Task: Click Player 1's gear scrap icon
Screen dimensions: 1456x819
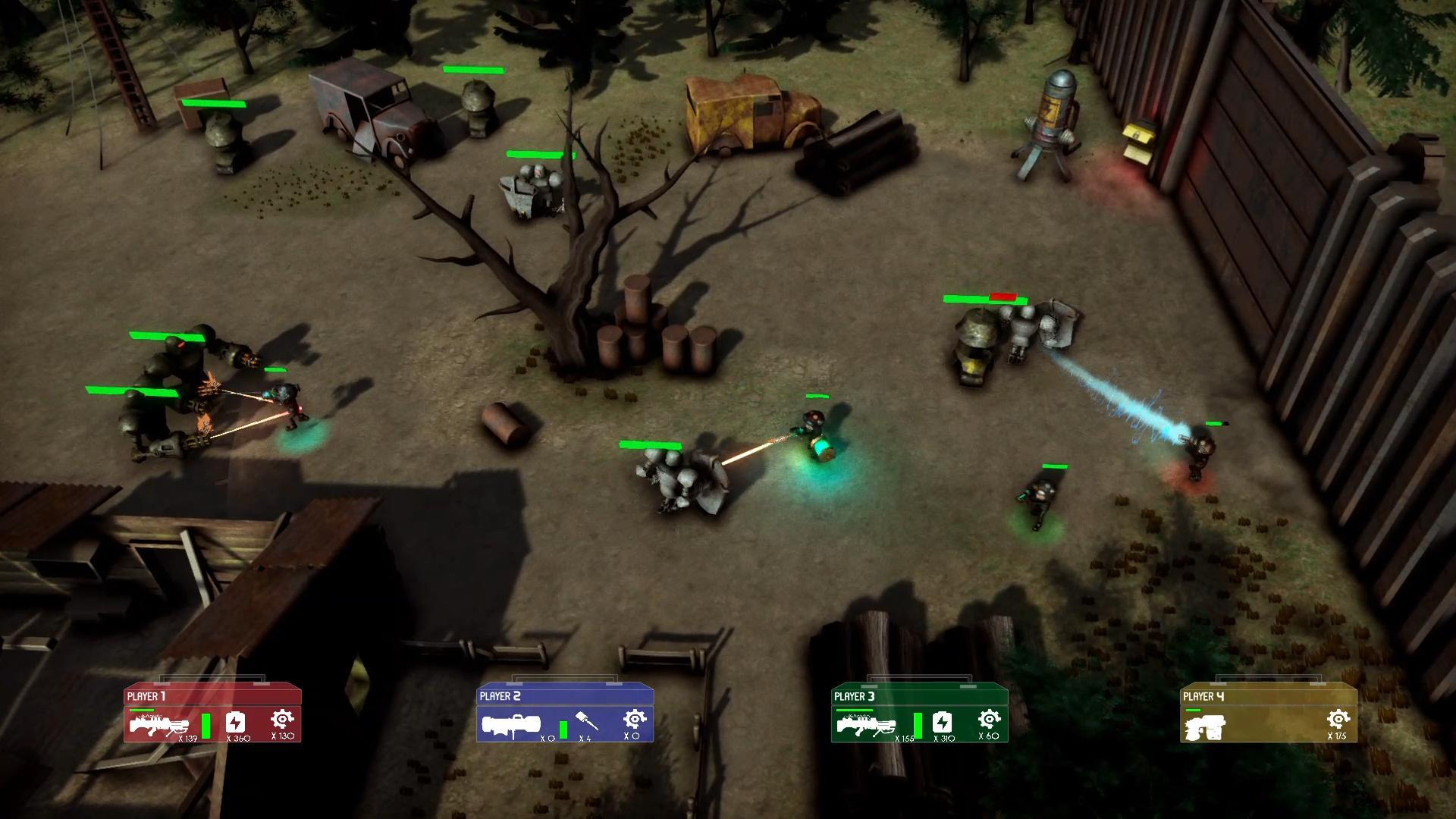Action: tap(282, 719)
